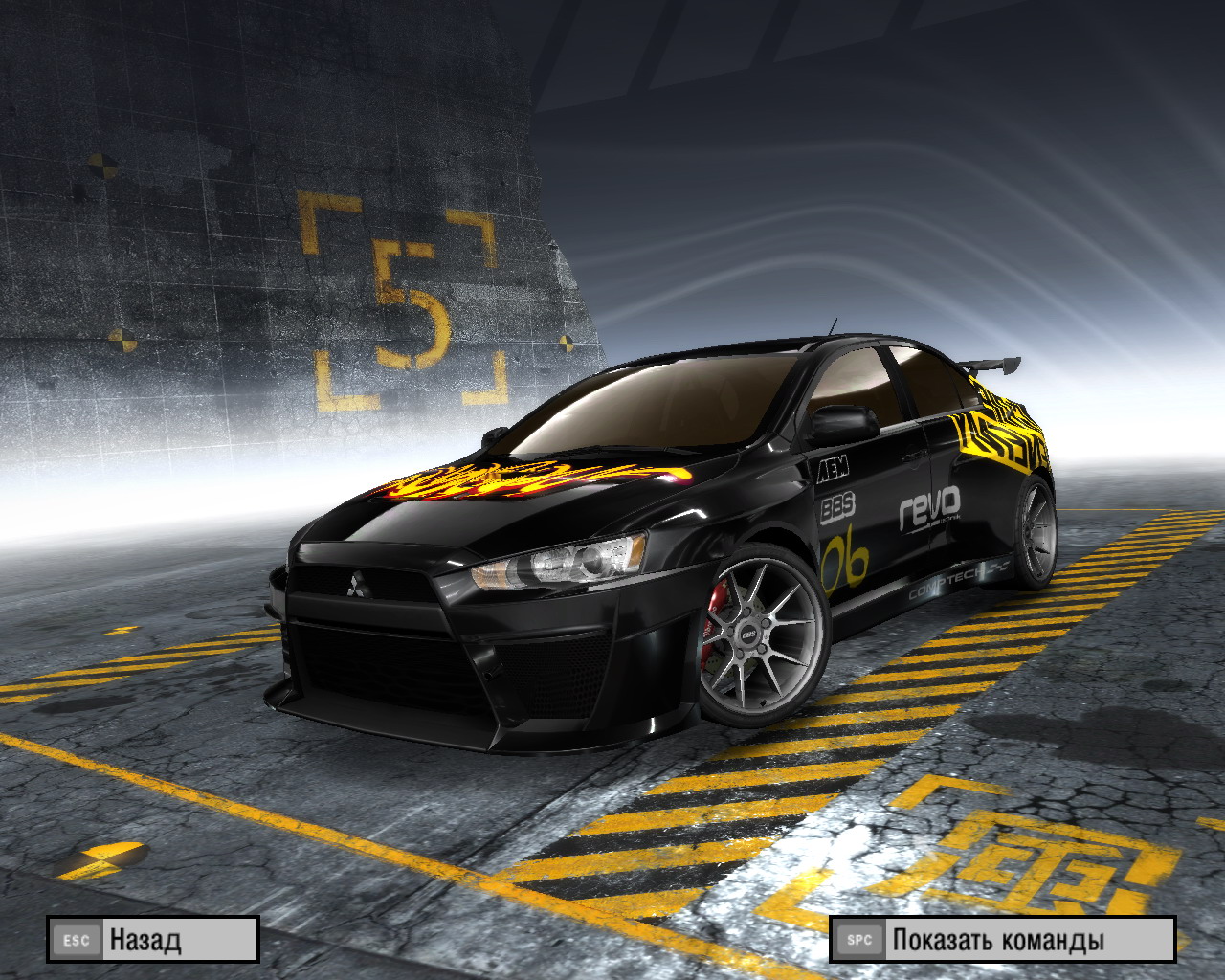The image size is (1225, 980).
Task: Select the Показать команды button
Action: (x=1002, y=939)
